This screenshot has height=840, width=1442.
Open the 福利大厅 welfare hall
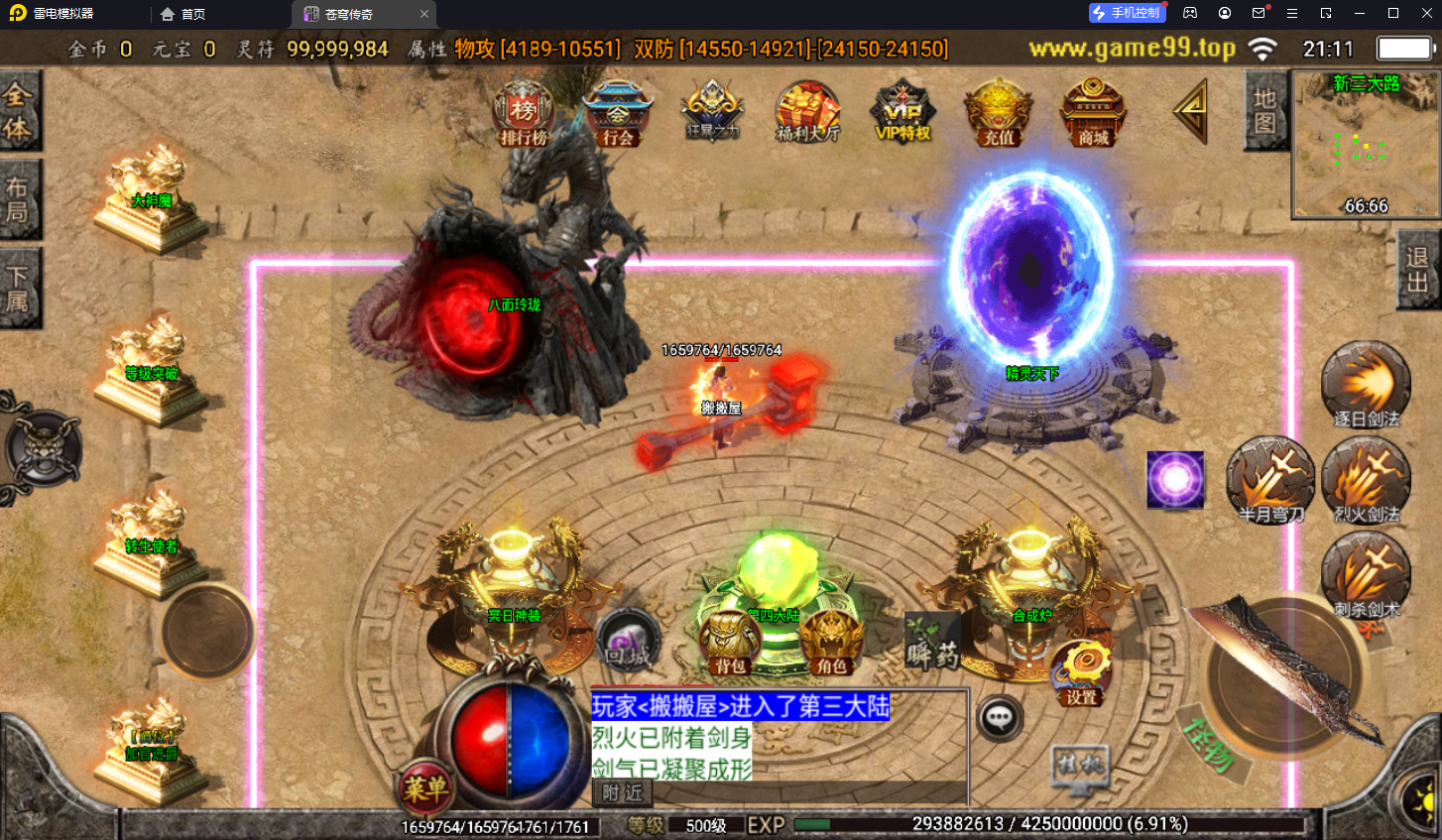tap(807, 114)
